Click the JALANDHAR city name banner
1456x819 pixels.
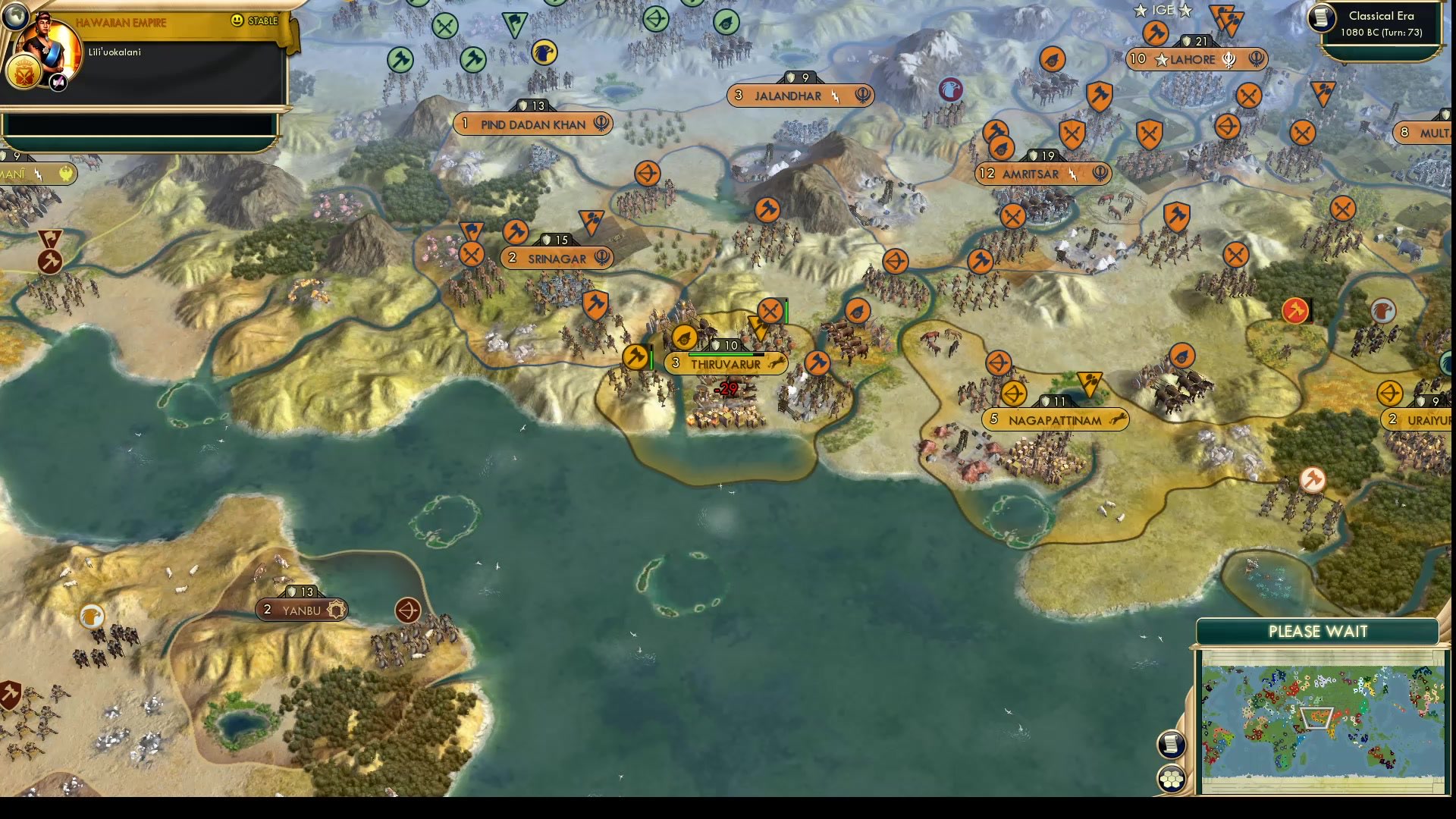click(787, 96)
